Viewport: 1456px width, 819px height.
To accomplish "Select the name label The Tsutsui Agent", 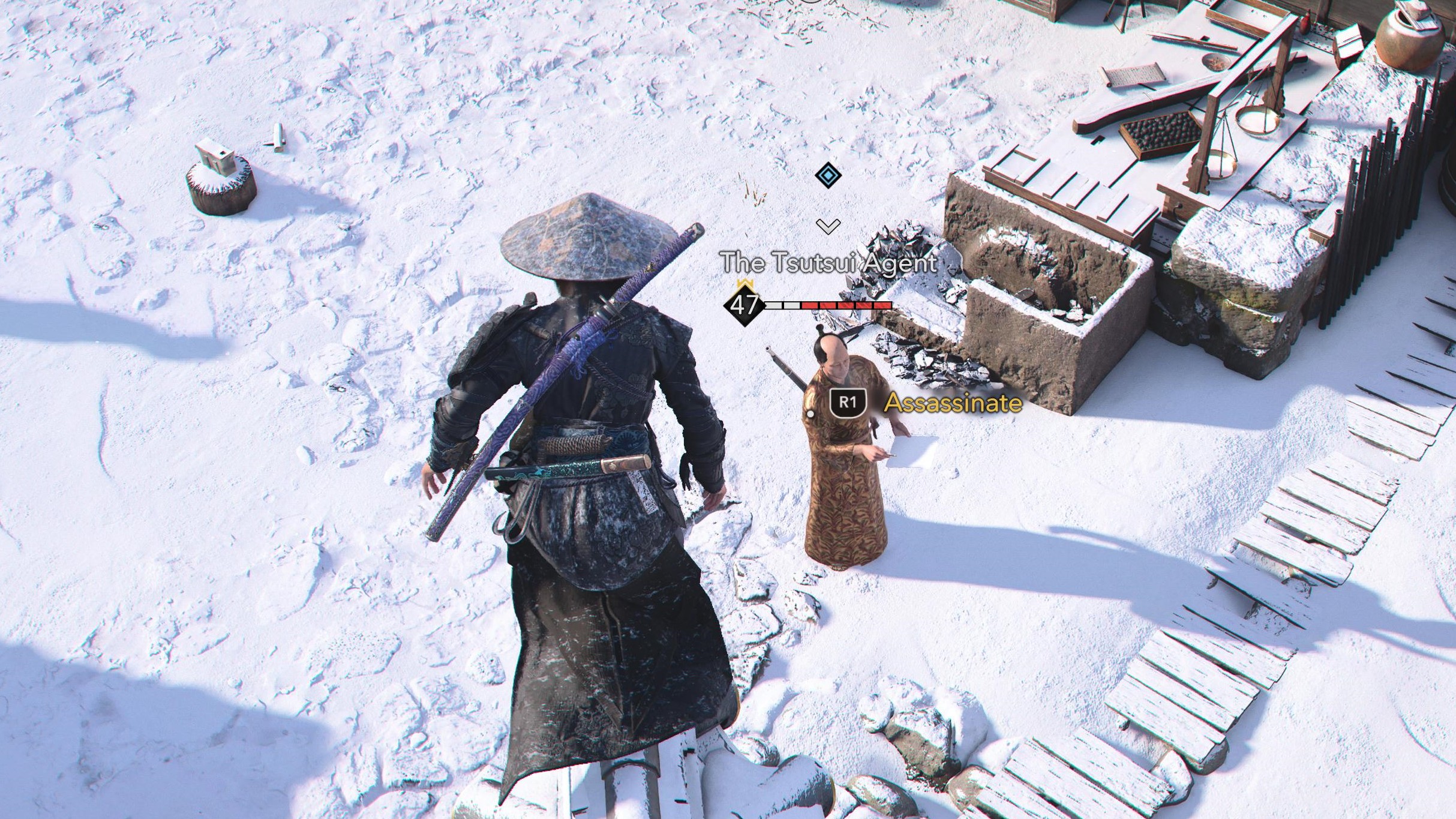I will [x=829, y=262].
